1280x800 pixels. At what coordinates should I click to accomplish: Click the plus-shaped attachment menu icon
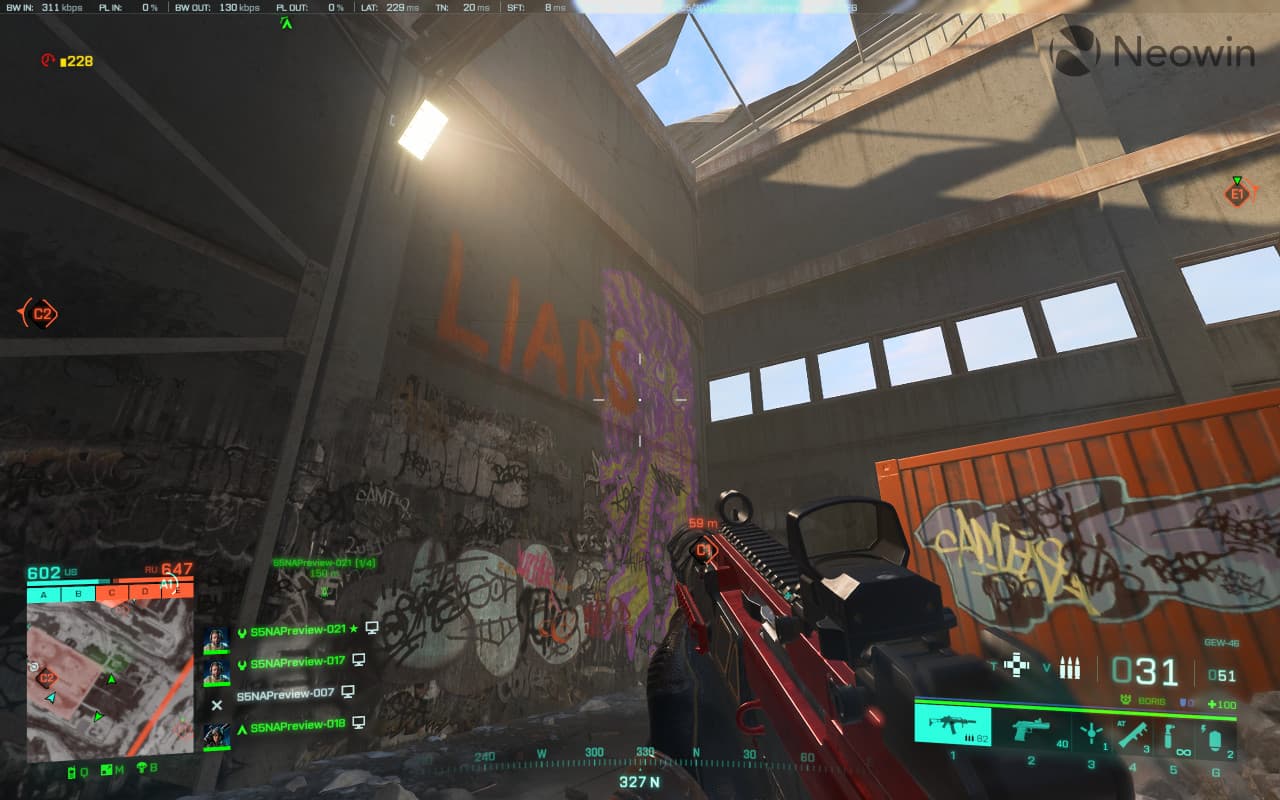pos(1016,665)
